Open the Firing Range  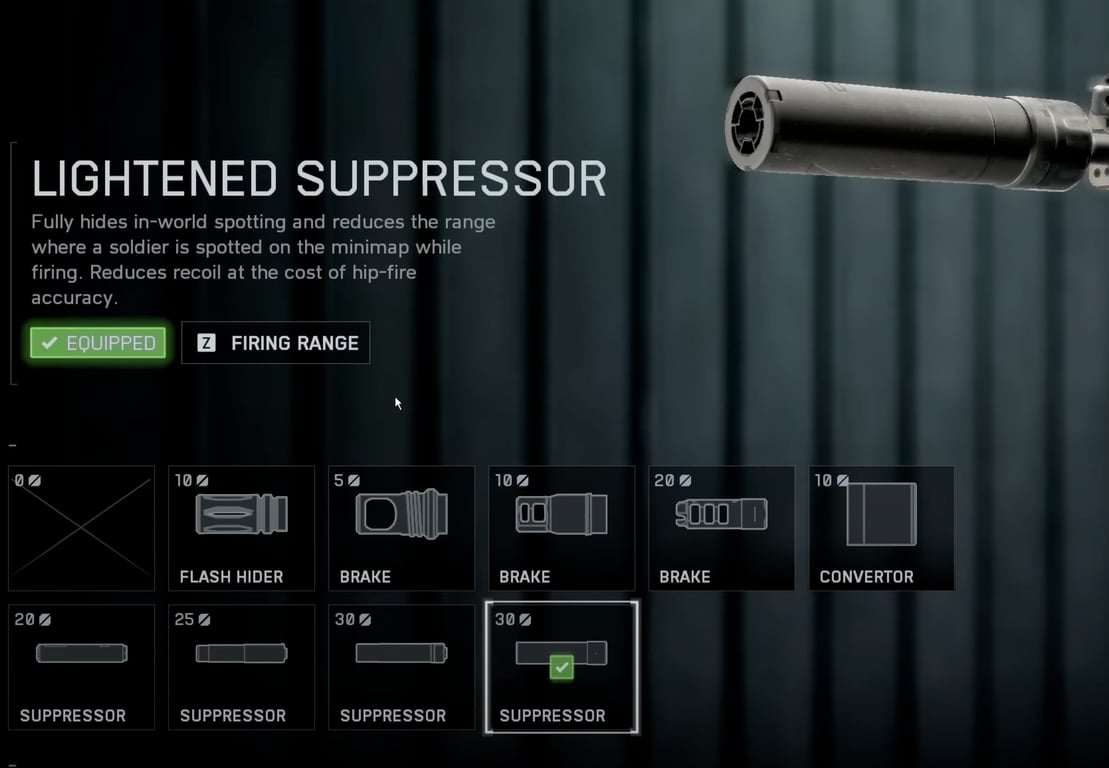[x=276, y=343]
